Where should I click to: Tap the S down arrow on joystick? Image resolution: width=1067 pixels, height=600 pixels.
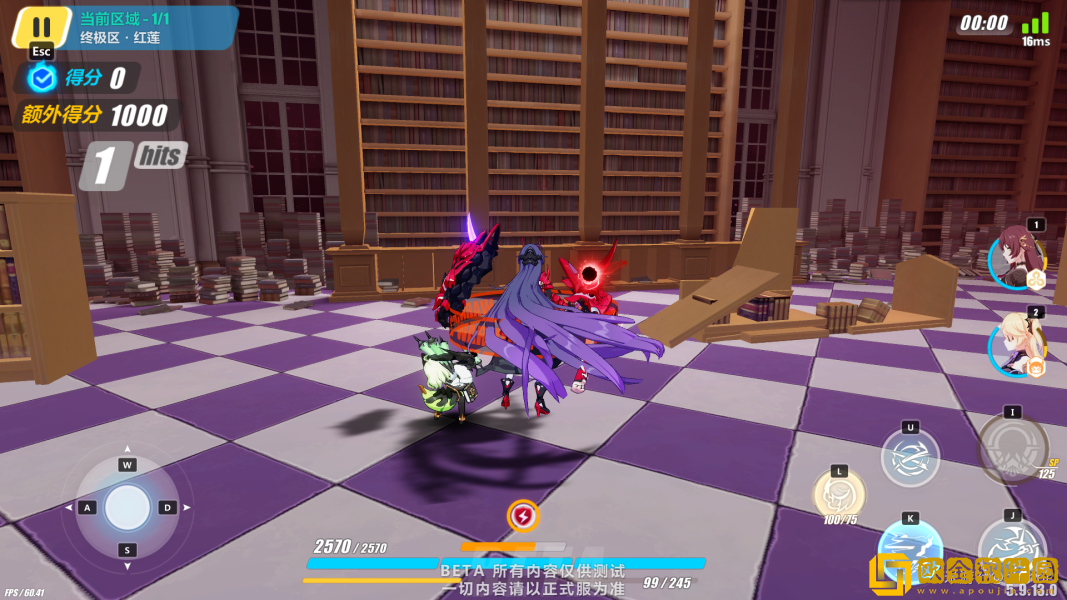point(127,550)
